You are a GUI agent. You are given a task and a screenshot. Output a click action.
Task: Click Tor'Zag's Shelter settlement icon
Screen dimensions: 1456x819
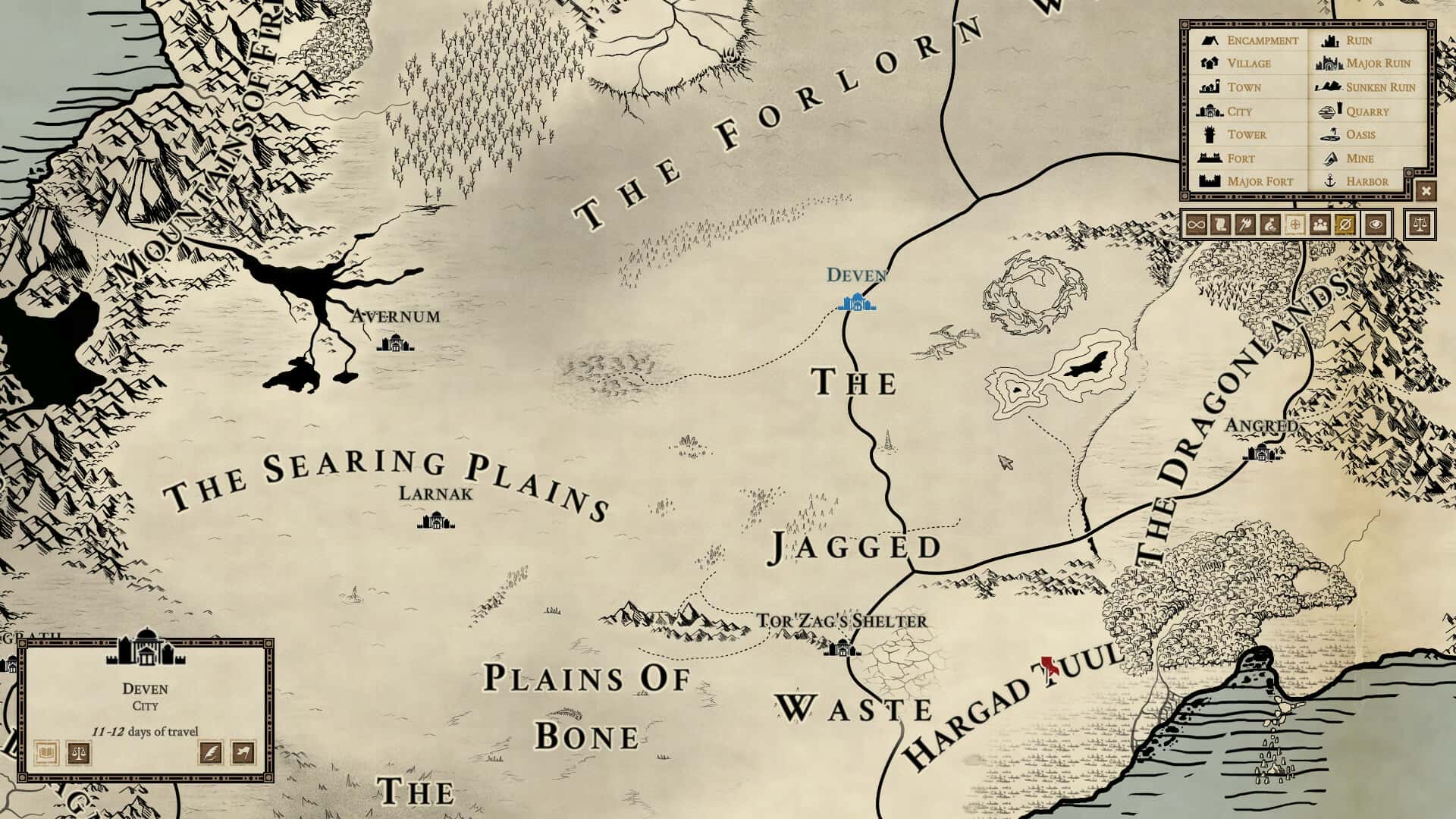pyautogui.click(x=842, y=650)
